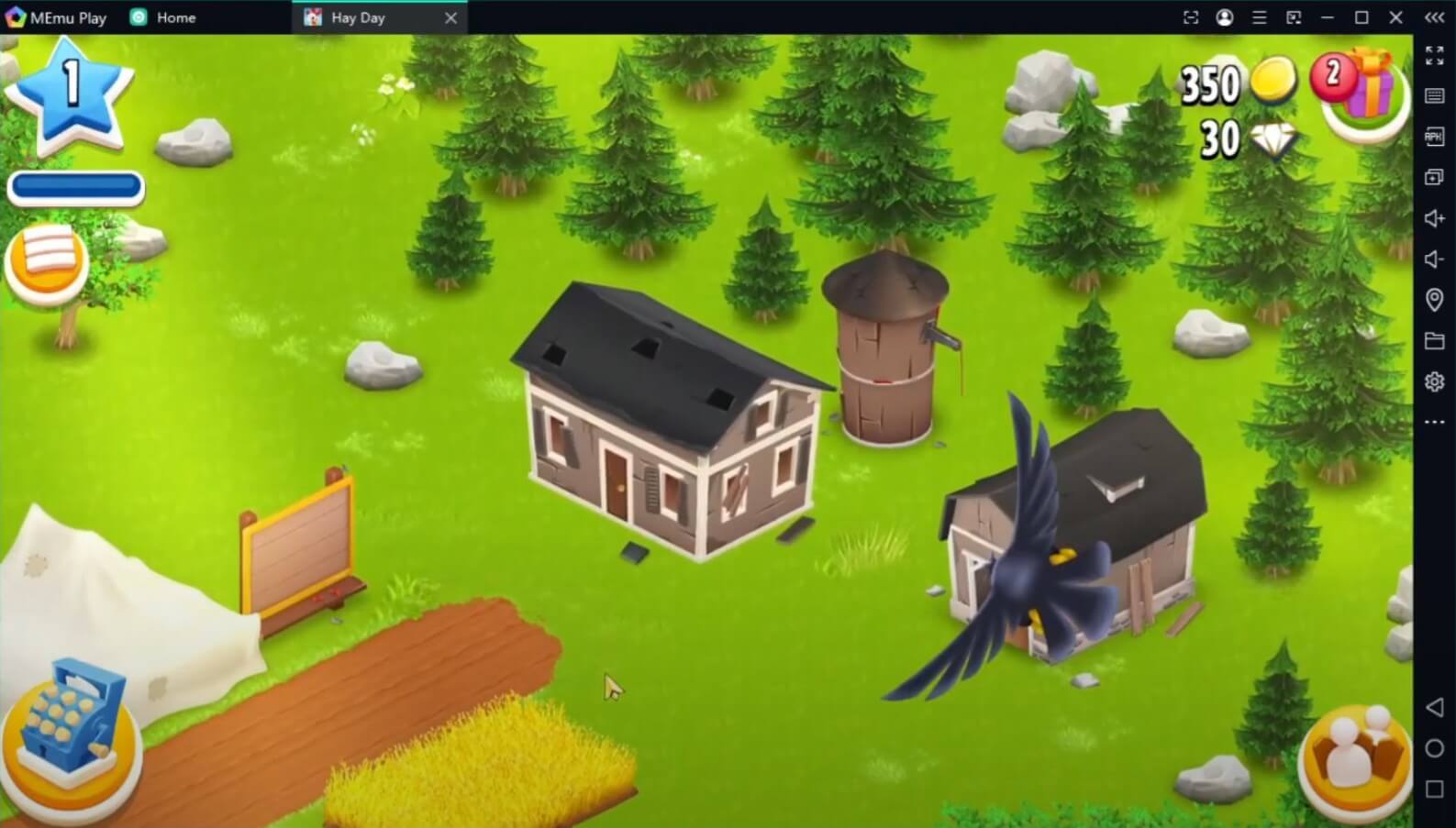
Task: Click the virtual location icon
Action: coord(1434,299)
